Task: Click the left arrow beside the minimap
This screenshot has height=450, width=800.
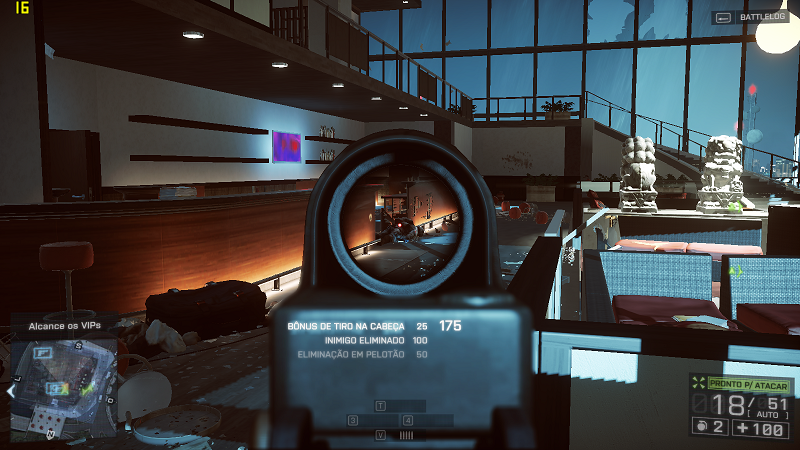Action: click(x=11, y=391)
